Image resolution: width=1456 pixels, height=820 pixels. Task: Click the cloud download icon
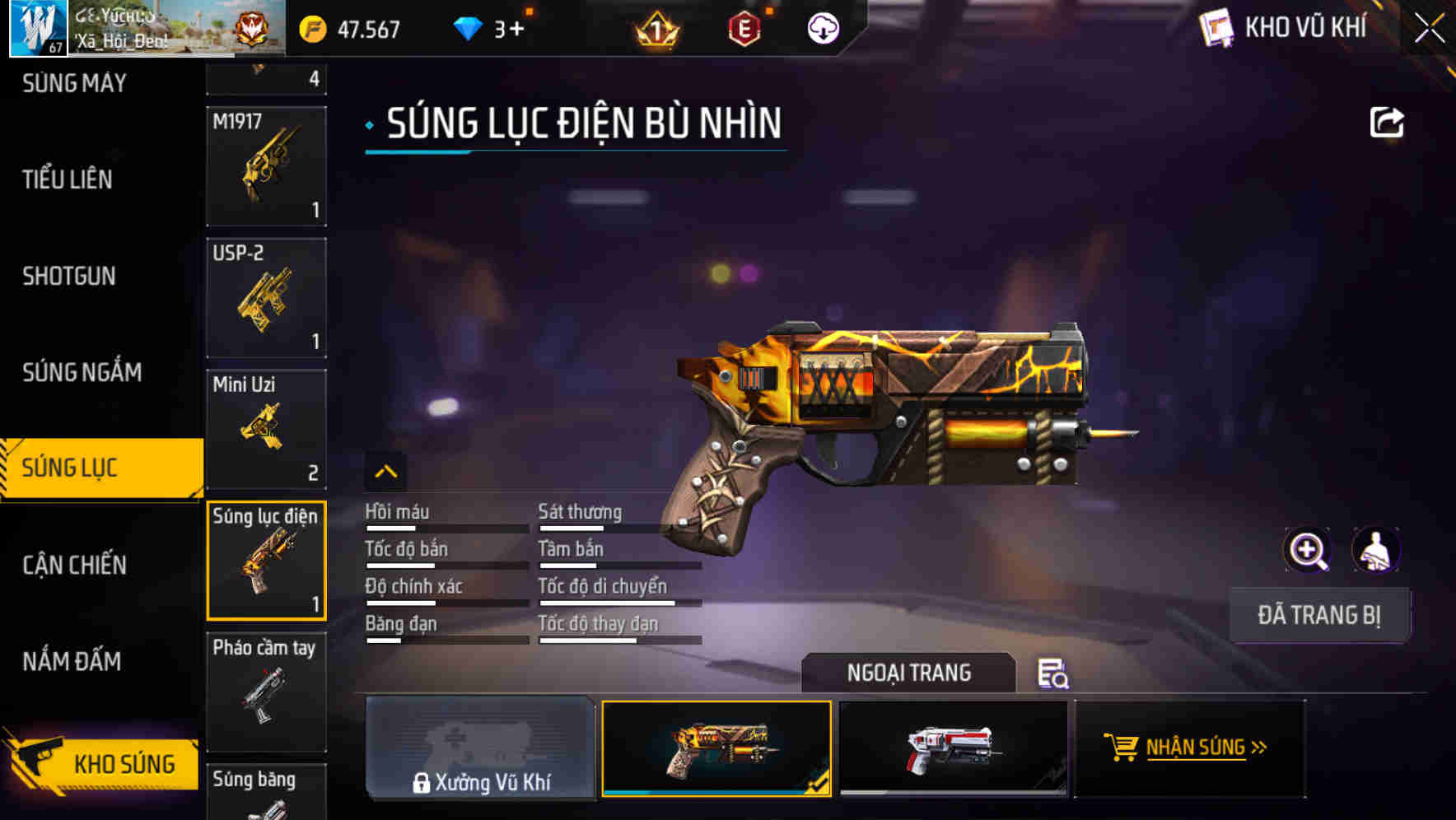coord(823,30)
